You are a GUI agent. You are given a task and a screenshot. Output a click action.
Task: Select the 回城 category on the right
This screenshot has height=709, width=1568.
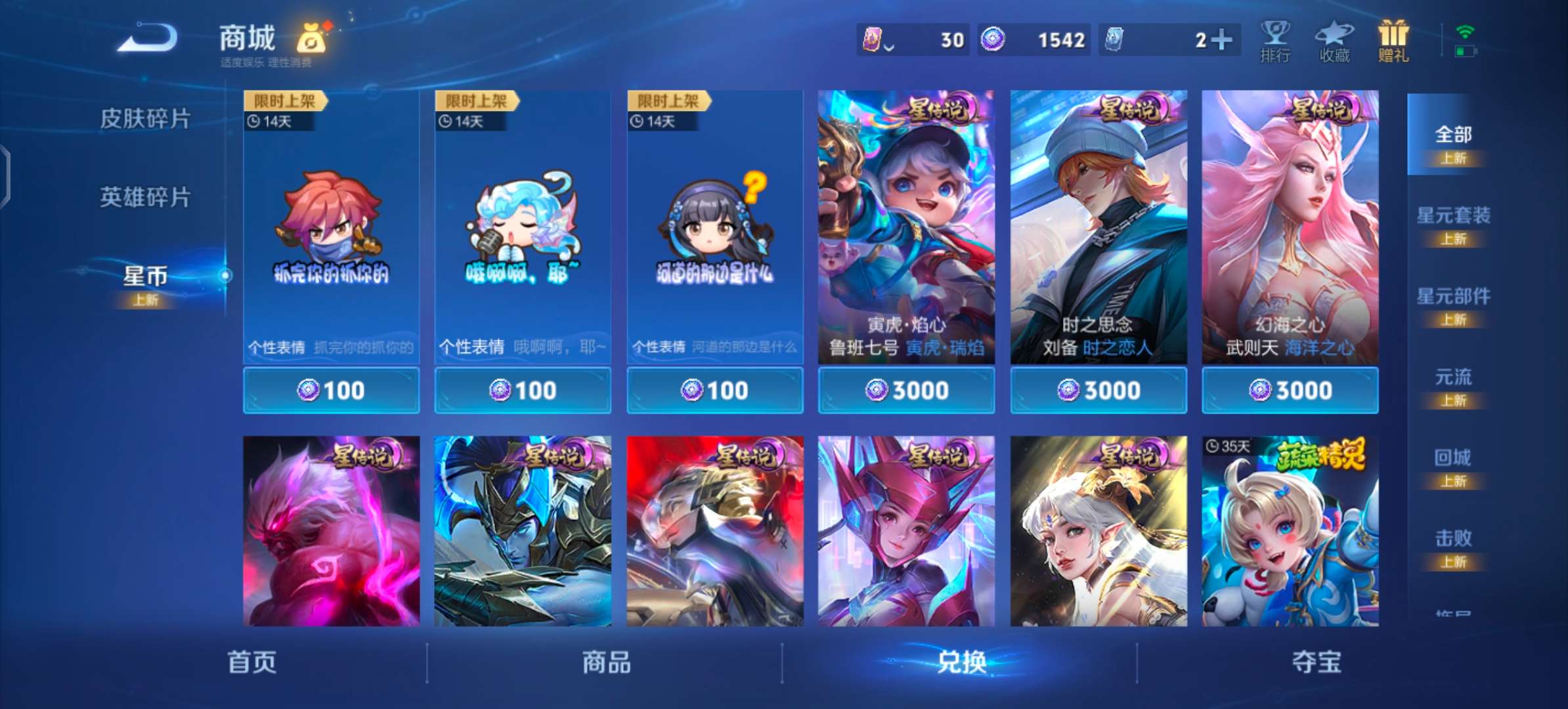tap(1453, 457)
